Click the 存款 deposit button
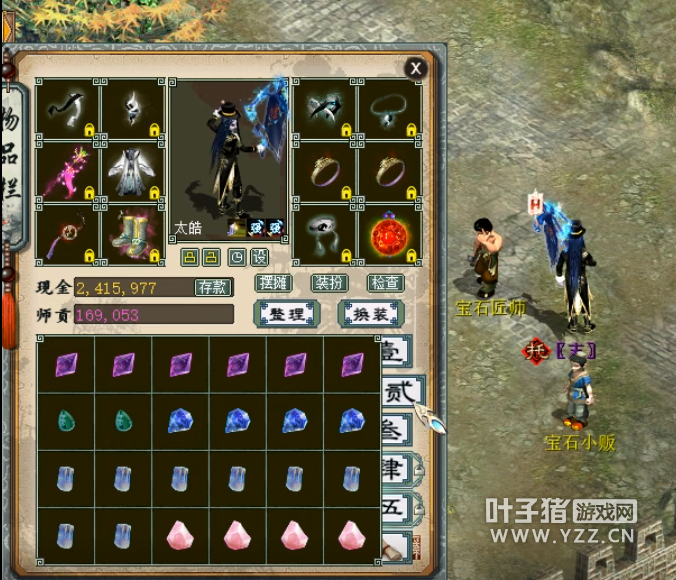This screenshot has width=676, height=580. click(x=212, y=288)
